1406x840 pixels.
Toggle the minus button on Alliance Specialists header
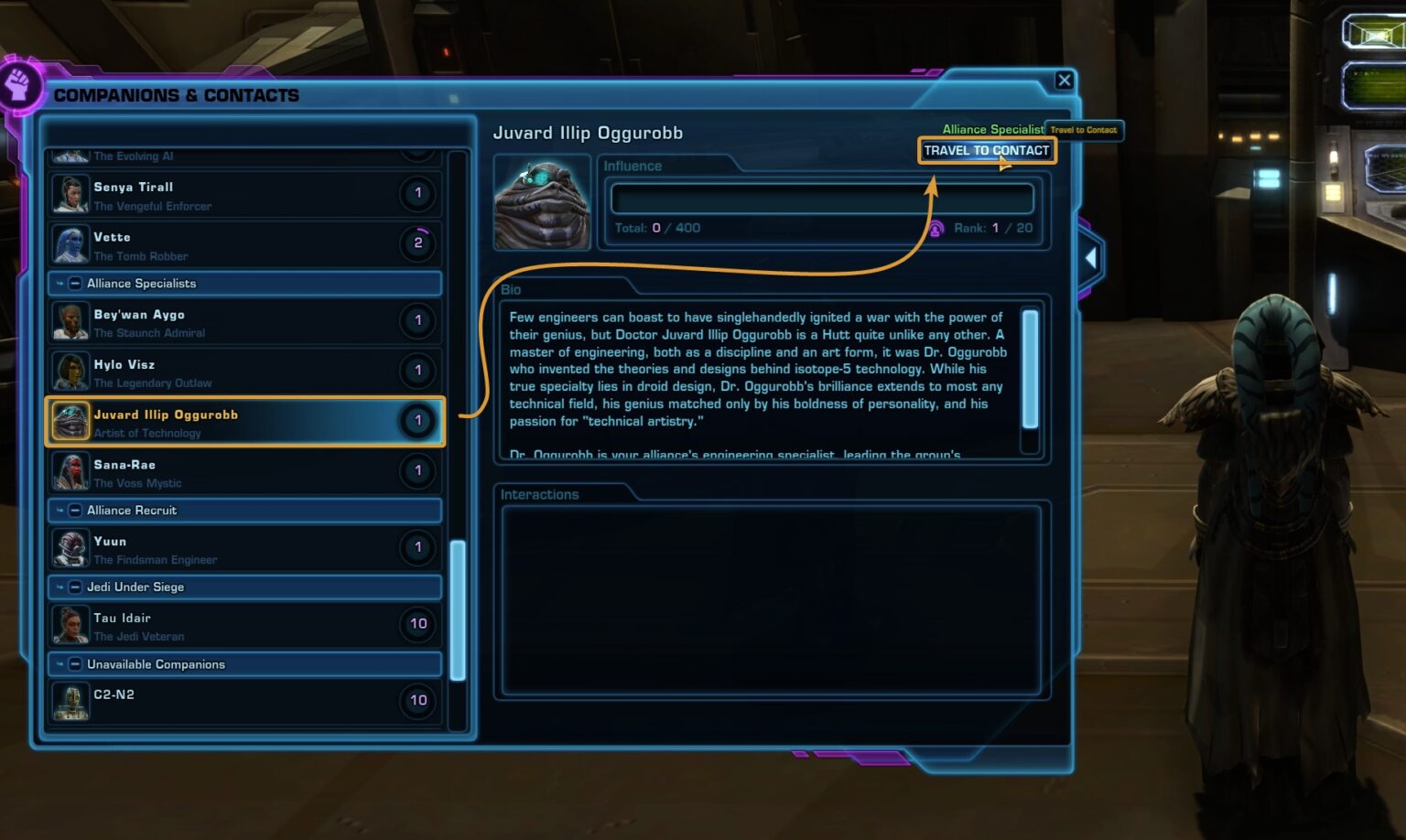tap(74, 284)
